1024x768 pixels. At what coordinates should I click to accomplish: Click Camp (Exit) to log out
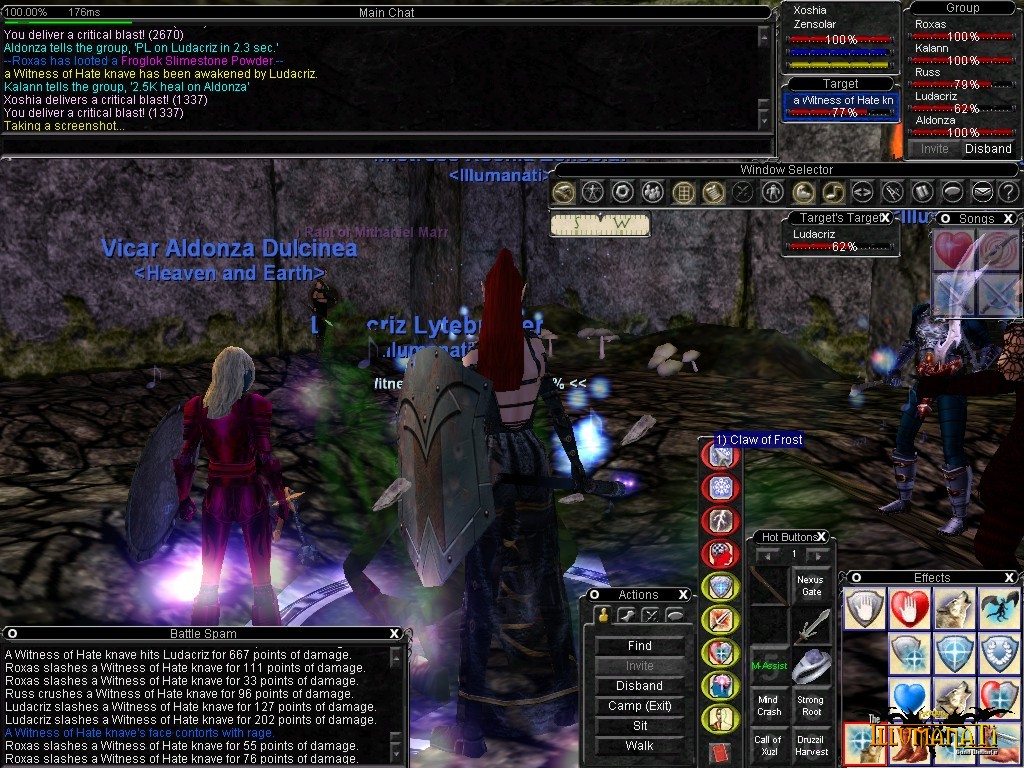tap(640, 706)
